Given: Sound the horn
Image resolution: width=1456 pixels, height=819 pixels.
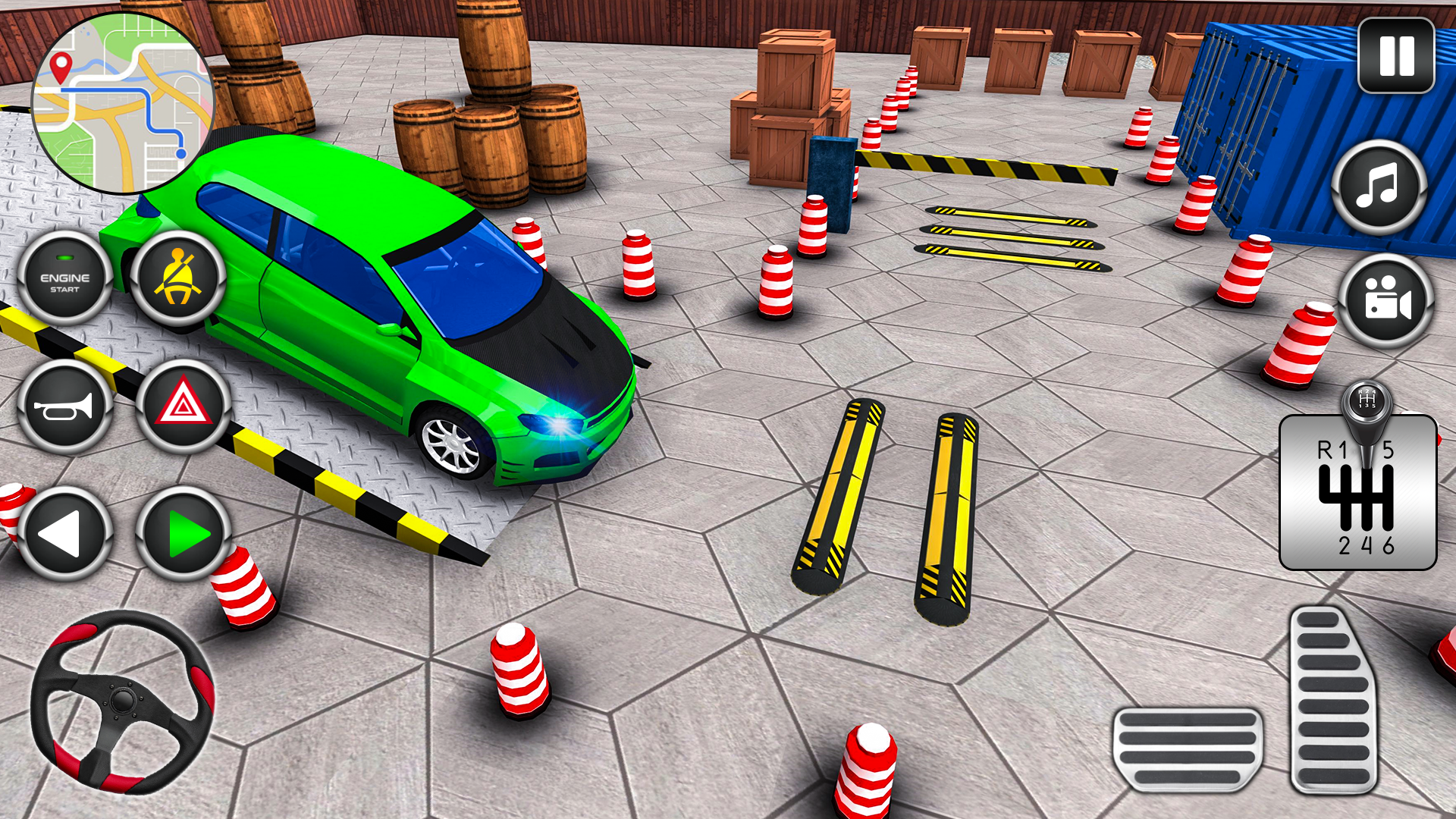Looking at the screenshot, I should [x=64, y=406].
